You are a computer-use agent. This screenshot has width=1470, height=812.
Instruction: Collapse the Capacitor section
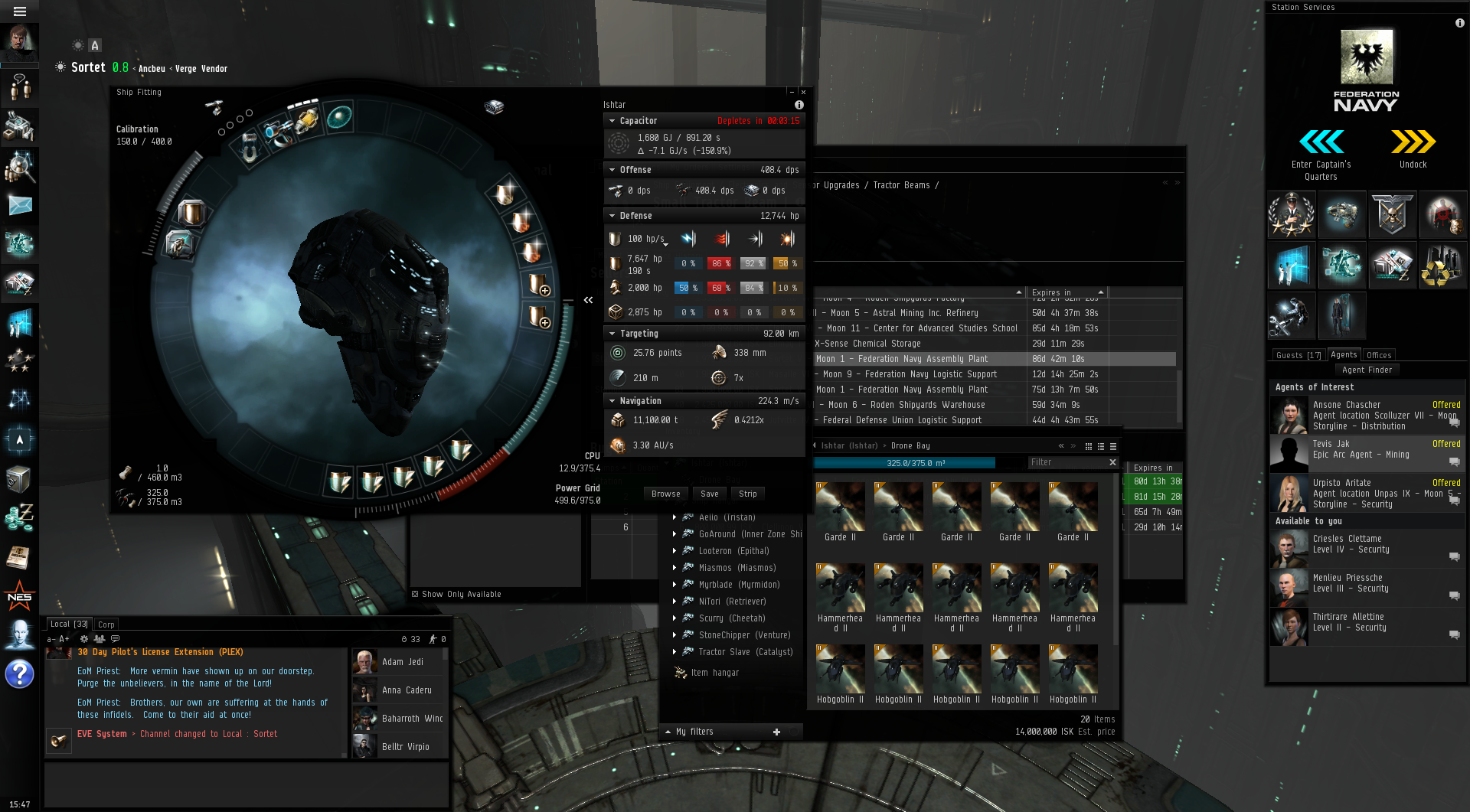pos(612,121)
